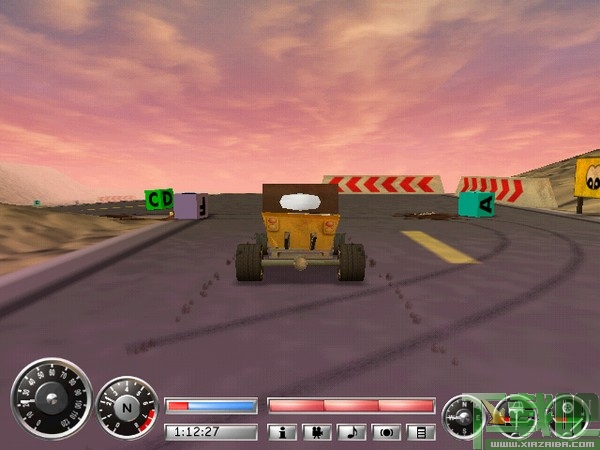Open the menu list button
600x450 pixels.
pos(422,432)
